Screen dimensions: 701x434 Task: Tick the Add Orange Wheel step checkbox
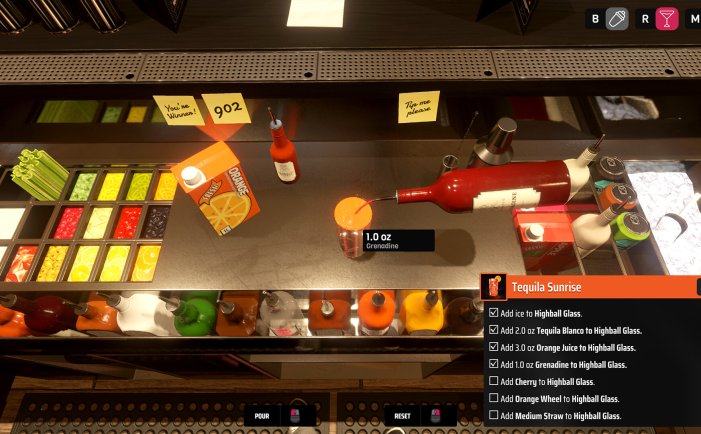pyautogui.click(x=493, y=398)
